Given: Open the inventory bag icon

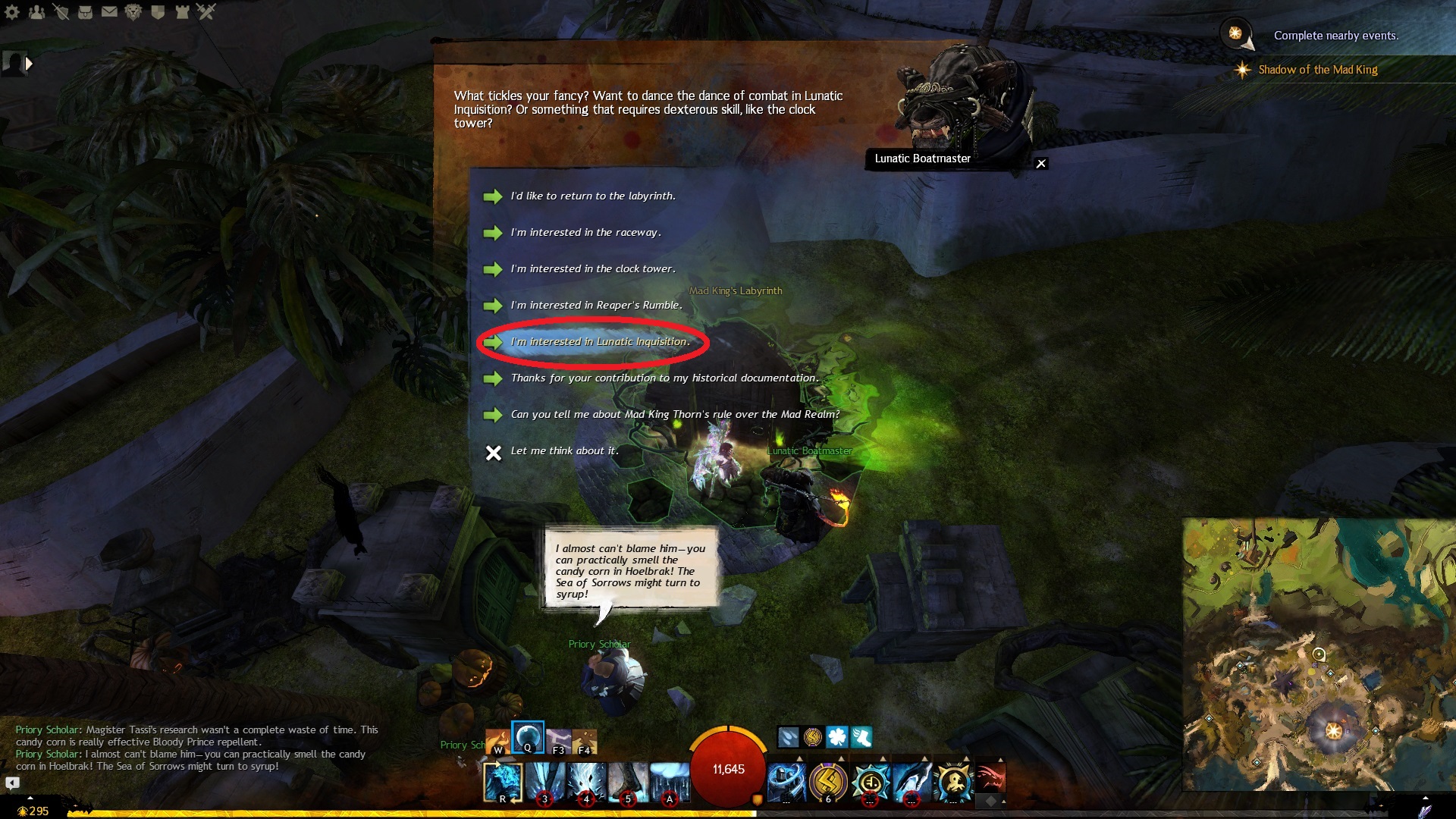Looking at the screenshot, I should point(85,12).
